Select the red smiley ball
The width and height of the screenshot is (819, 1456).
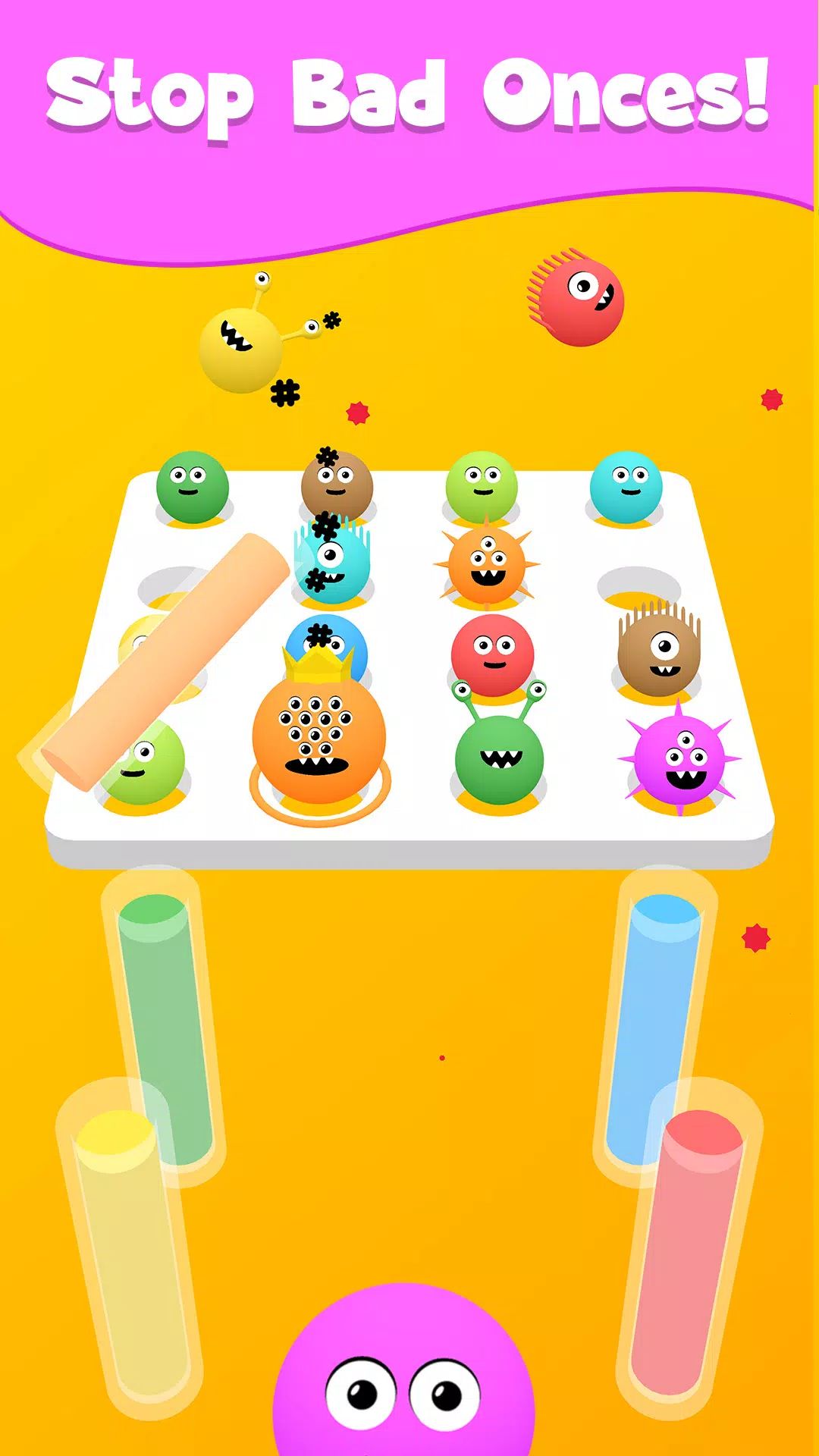(492, 654)
